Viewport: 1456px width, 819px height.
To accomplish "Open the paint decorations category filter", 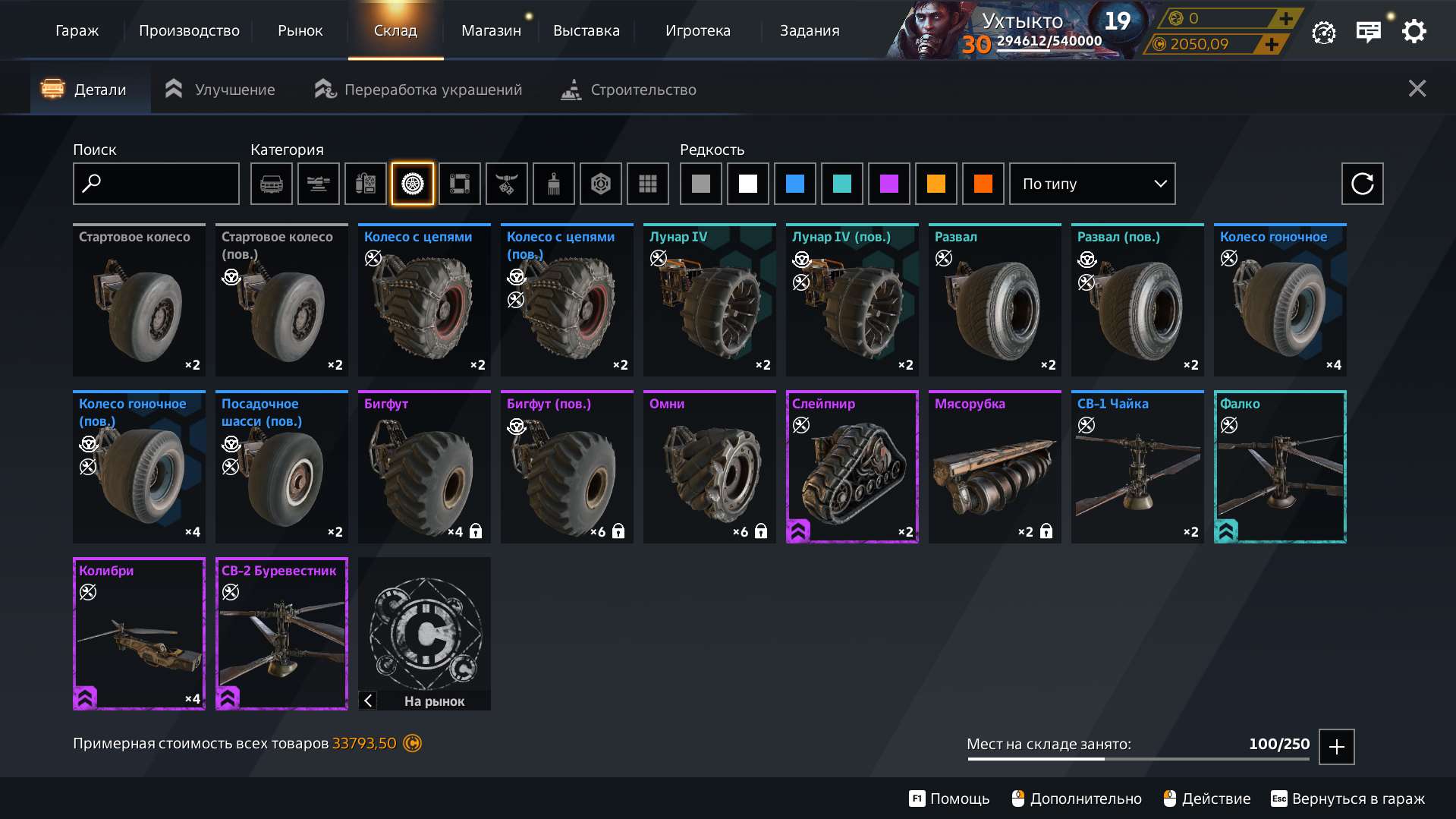I will (553, 184).
